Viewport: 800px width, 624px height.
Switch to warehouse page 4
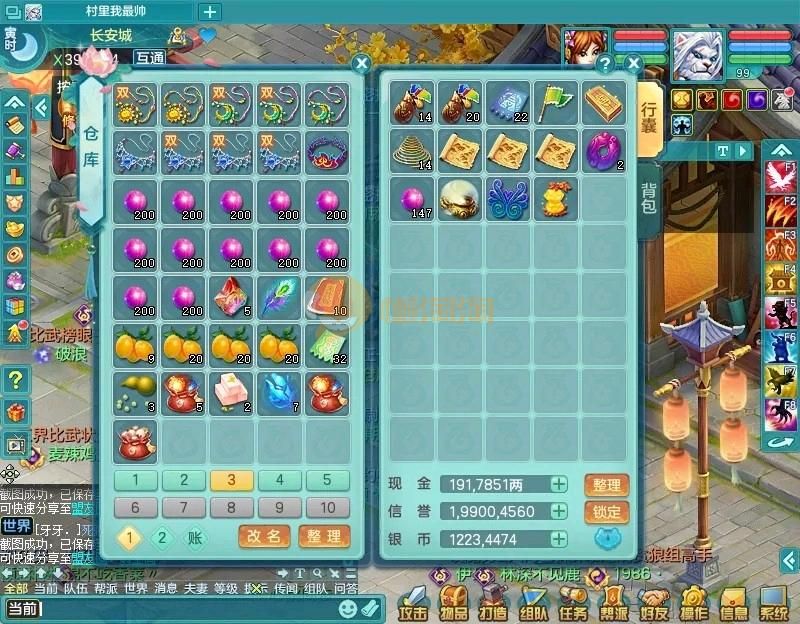(280, 480)
